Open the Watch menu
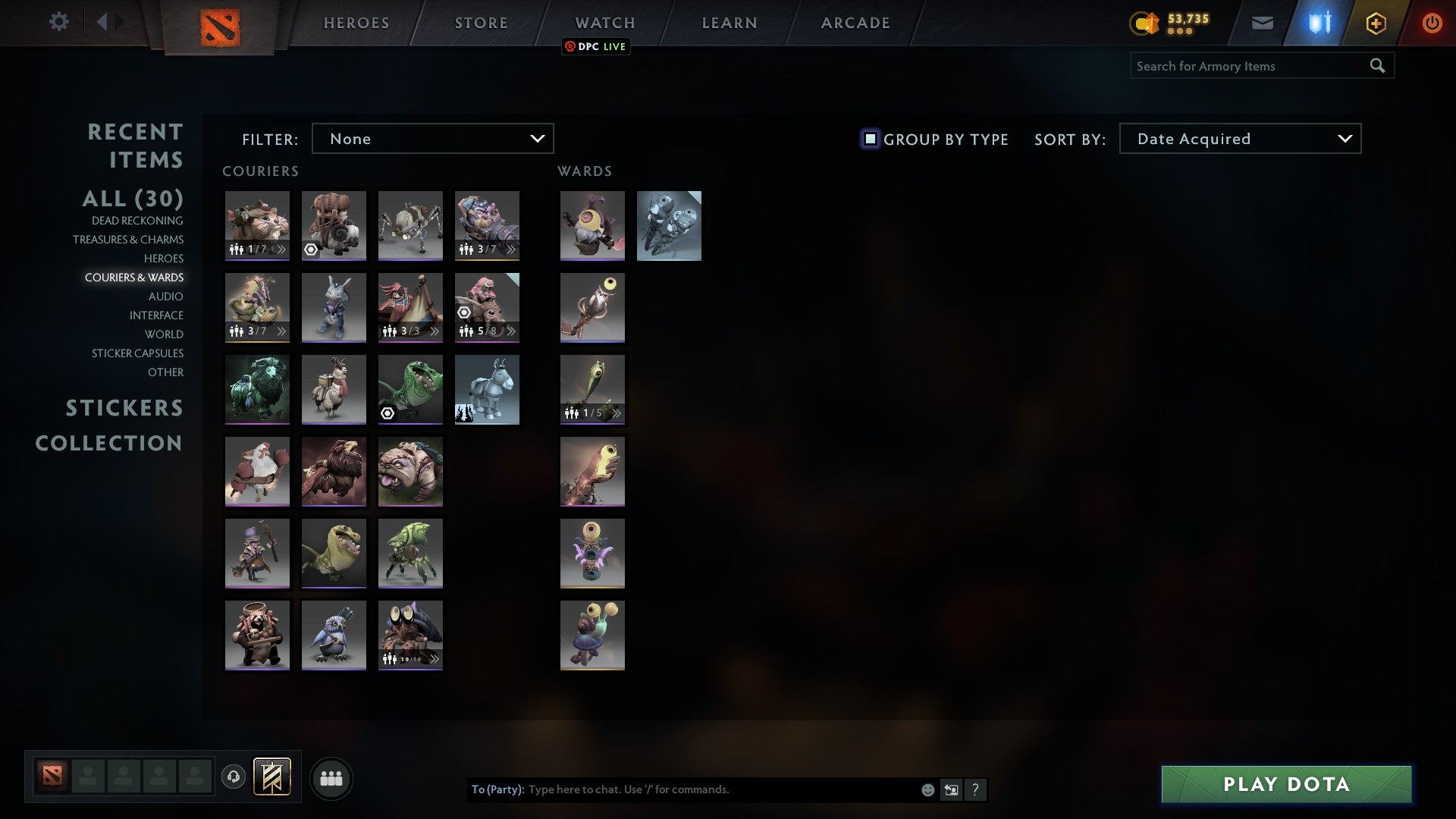This screenshot has height=819, width=1456. [604, 23]
